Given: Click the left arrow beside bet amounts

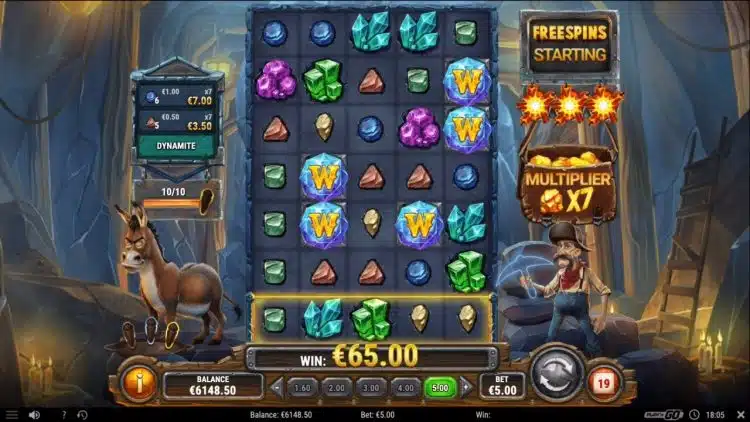Looking at the screenshot, I should pos(277,386).
